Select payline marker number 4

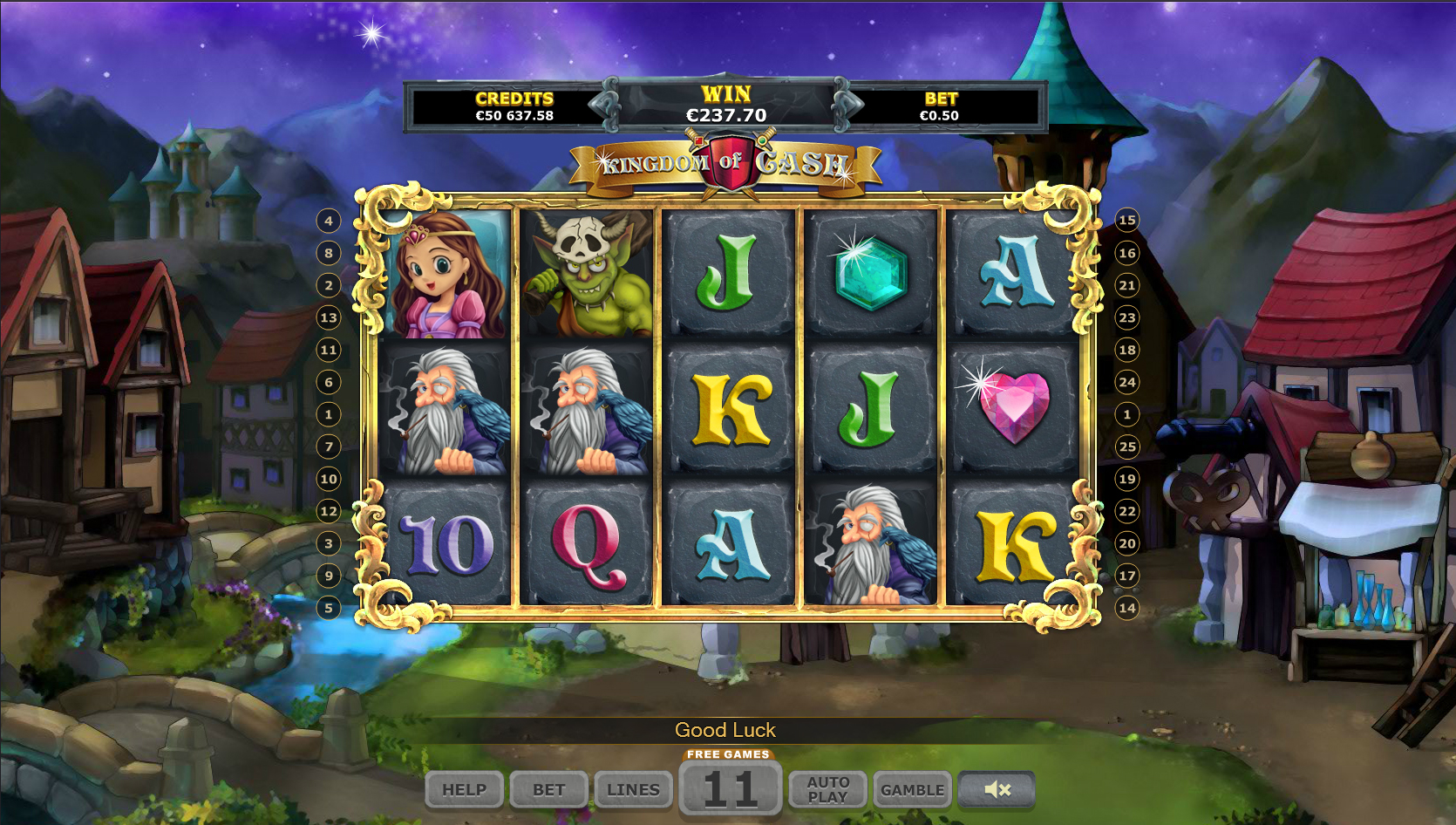click(x=329, y=221)
